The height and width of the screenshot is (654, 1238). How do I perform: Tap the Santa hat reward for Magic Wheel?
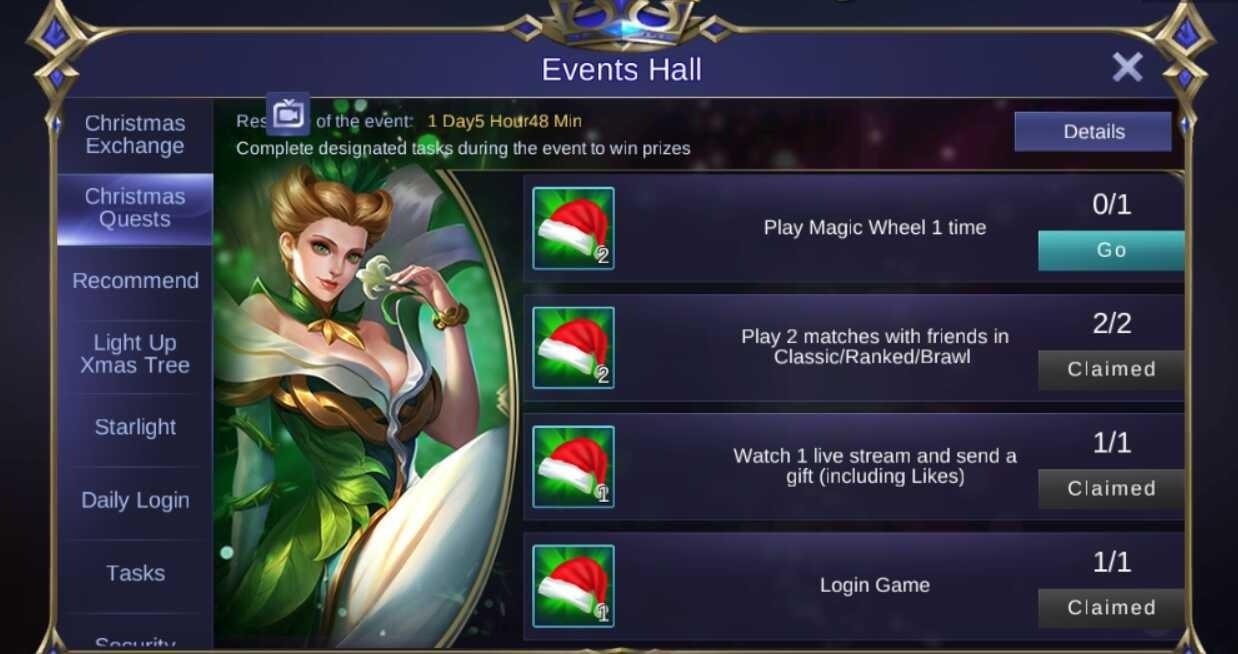coord(573,228)
